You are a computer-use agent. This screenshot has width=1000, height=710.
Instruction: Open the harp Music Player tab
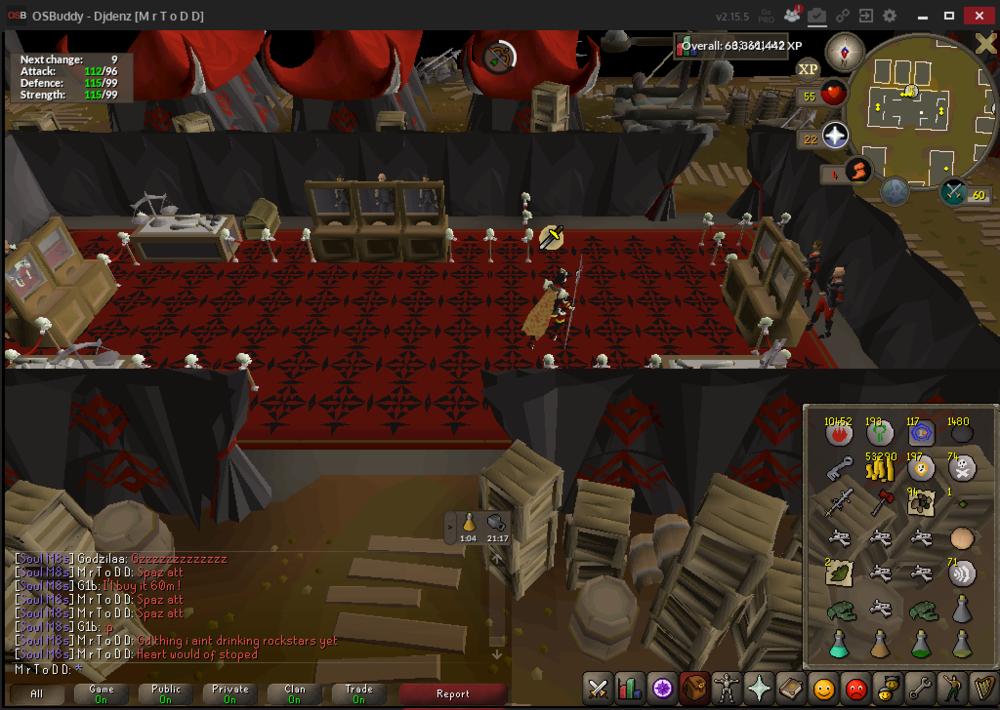click(x=983, y=689)
